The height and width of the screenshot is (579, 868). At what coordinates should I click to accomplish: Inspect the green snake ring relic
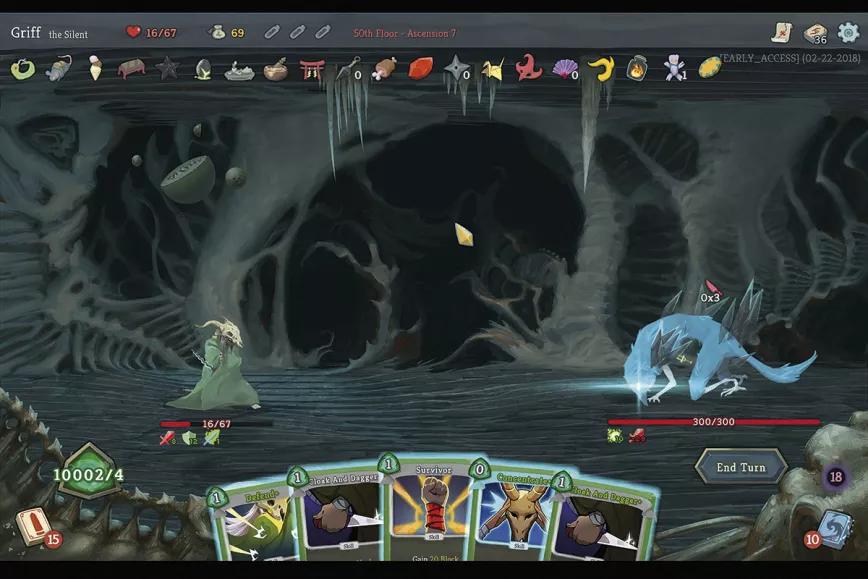point(22,68)
